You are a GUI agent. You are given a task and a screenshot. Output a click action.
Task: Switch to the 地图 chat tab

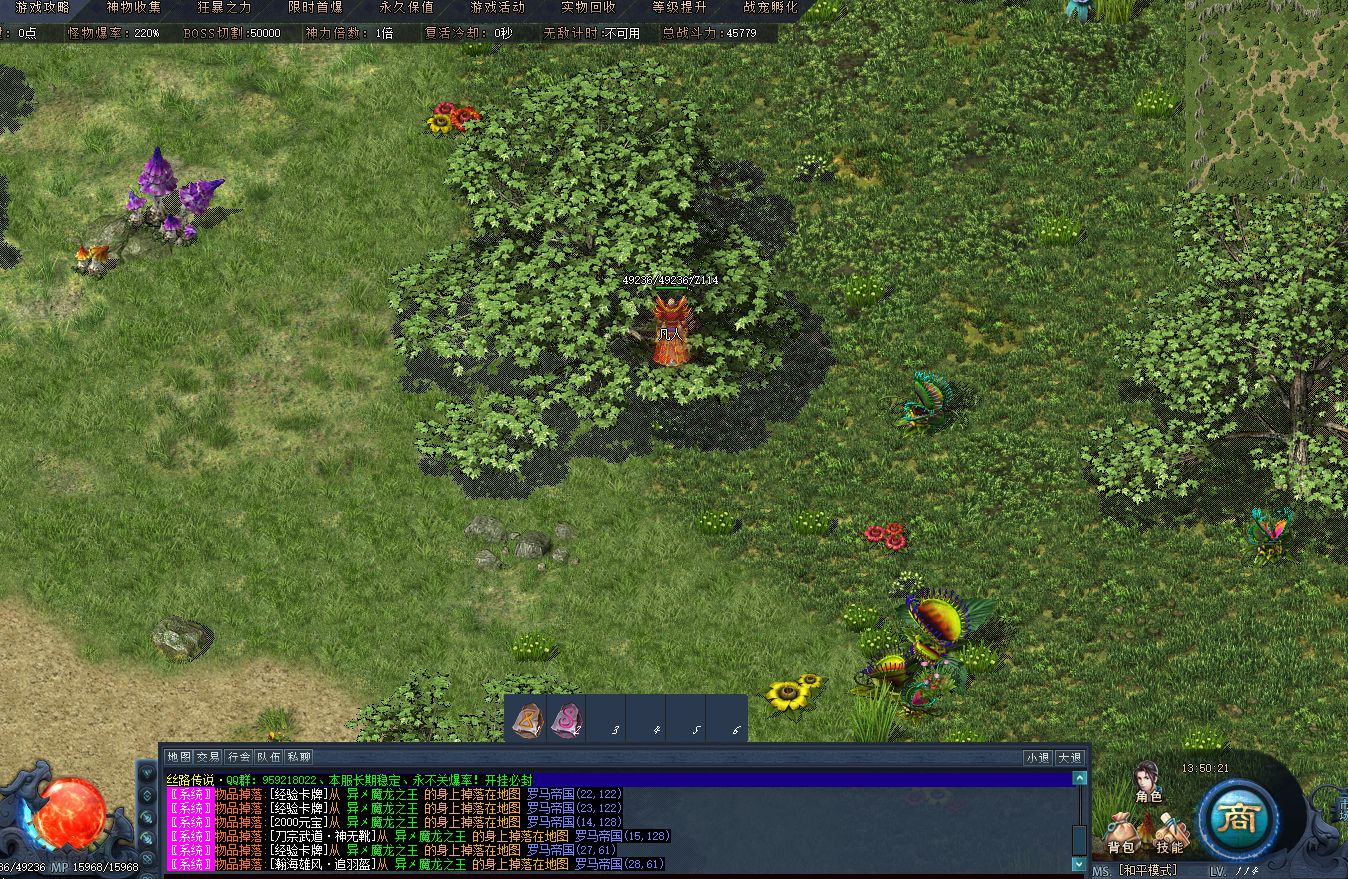tap(178, 757)
